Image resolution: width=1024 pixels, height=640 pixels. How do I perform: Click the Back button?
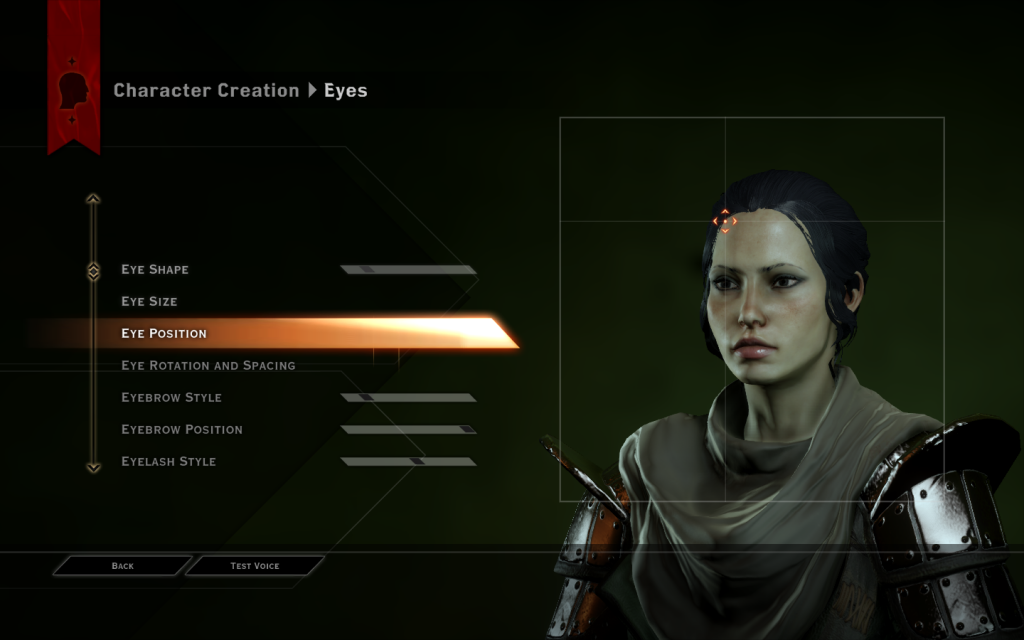click(122, 566)
